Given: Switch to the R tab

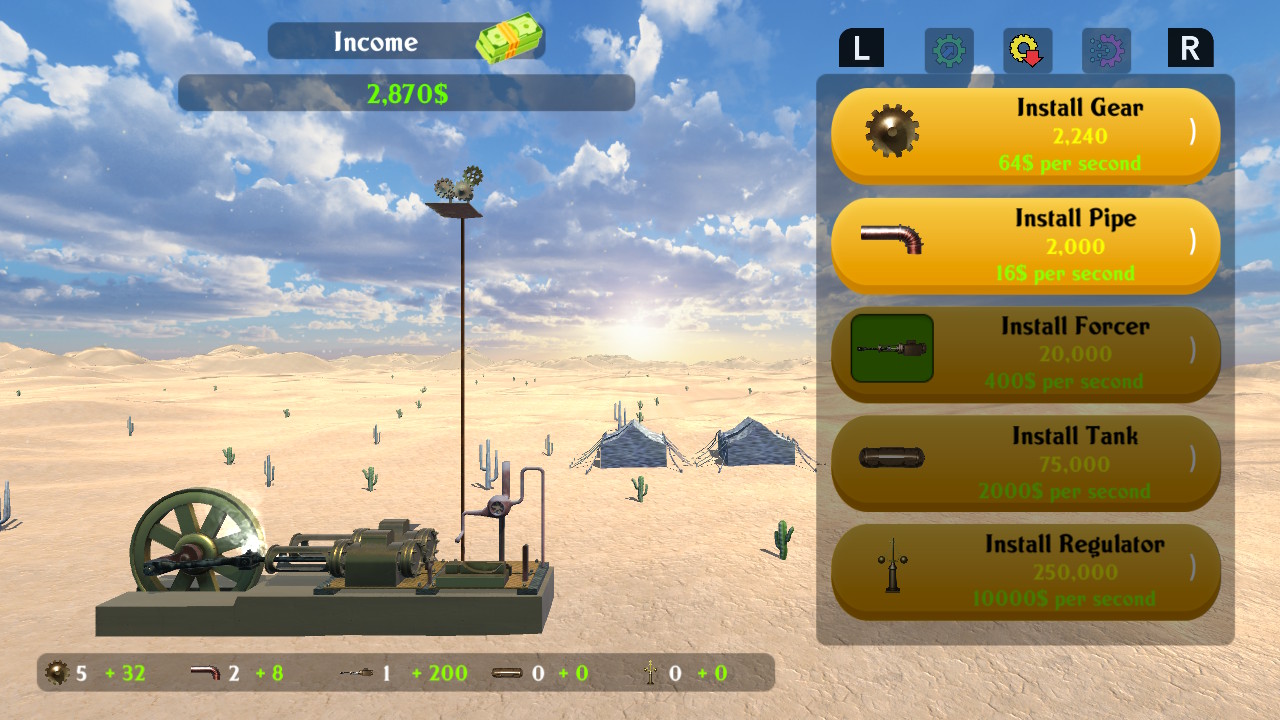Looking at the screenshot, I should [1190, 47].
